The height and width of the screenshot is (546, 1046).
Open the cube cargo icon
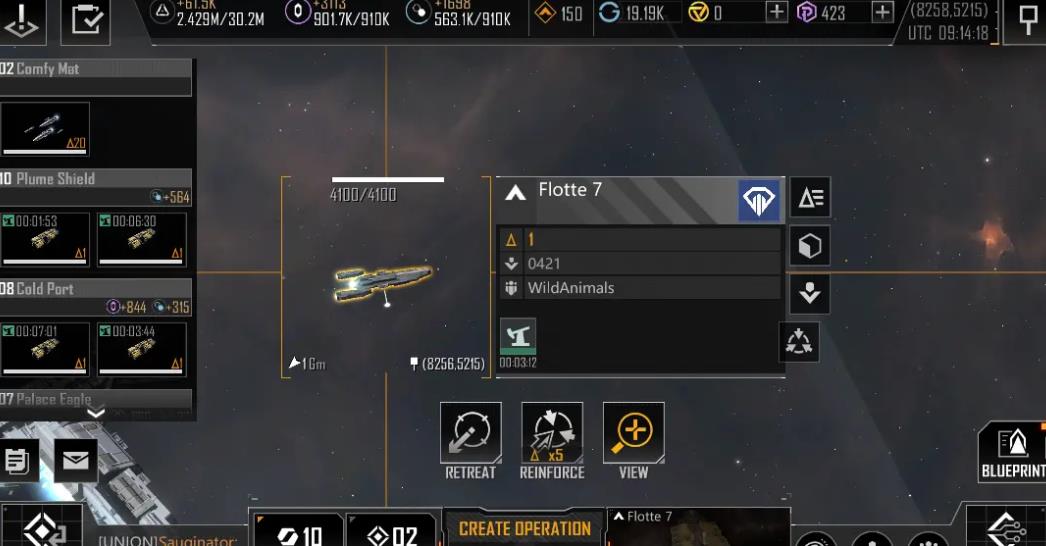(809, 246)
